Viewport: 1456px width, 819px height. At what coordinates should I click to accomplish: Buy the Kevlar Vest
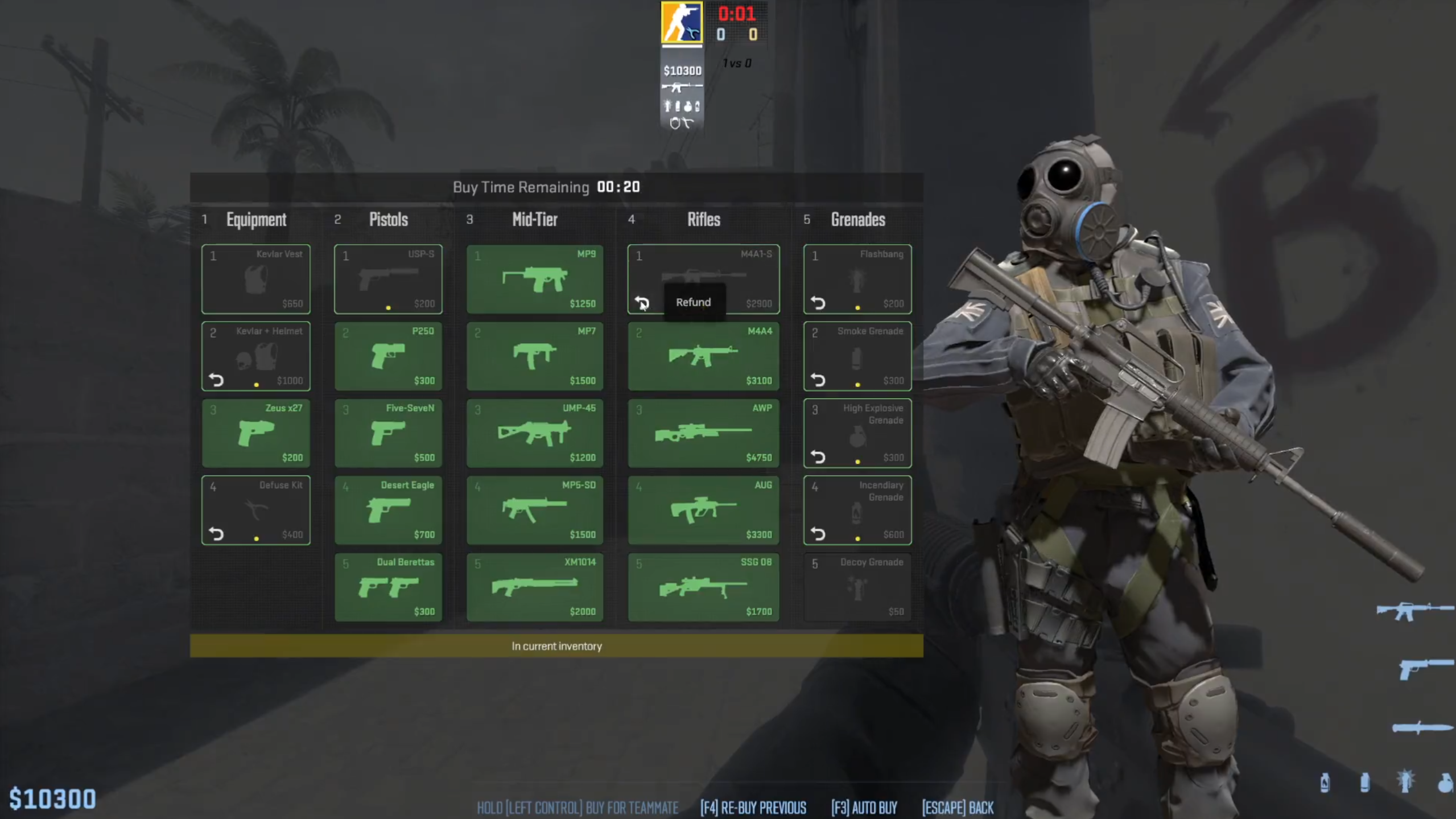255,279
